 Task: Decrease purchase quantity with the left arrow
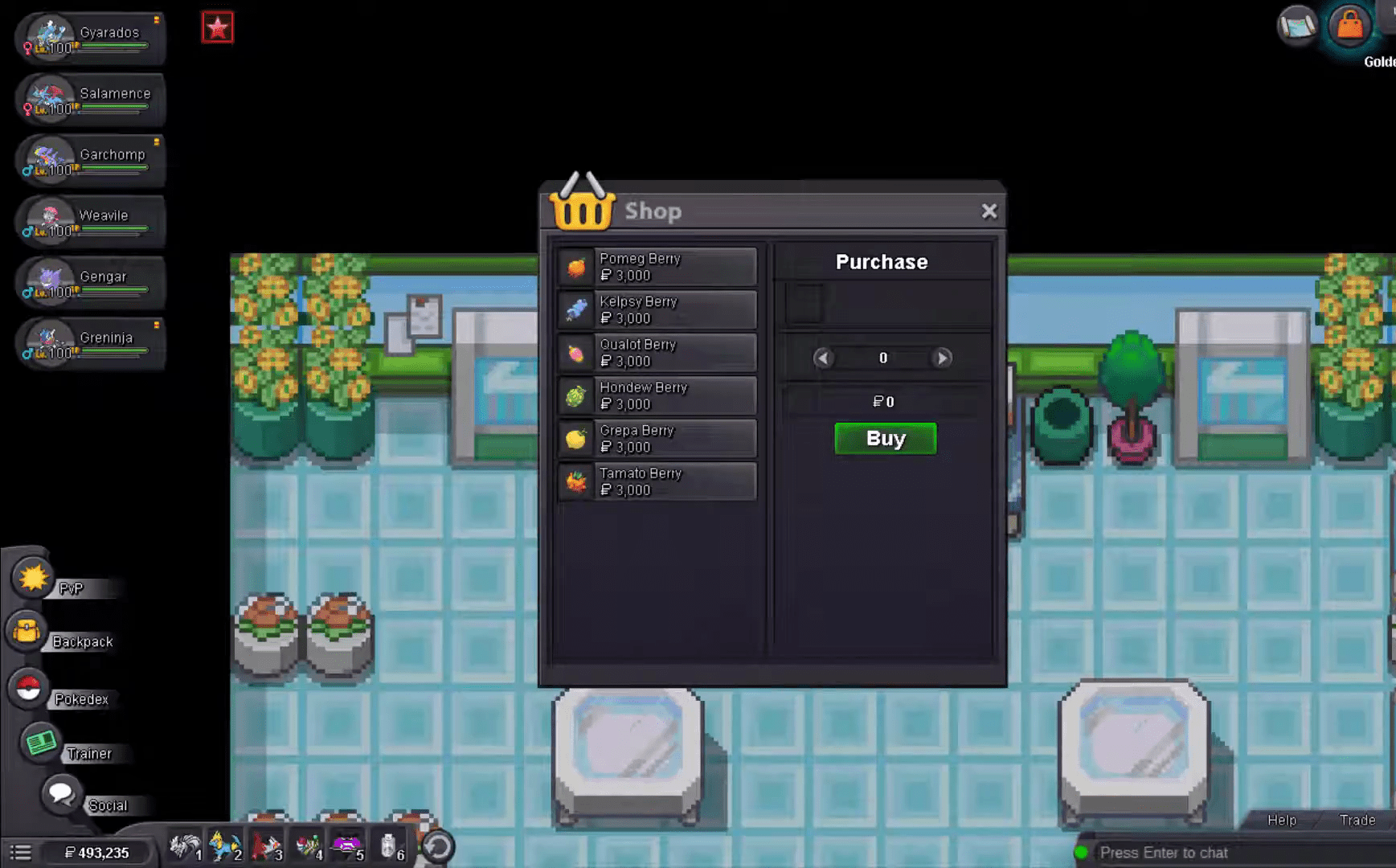825,358
